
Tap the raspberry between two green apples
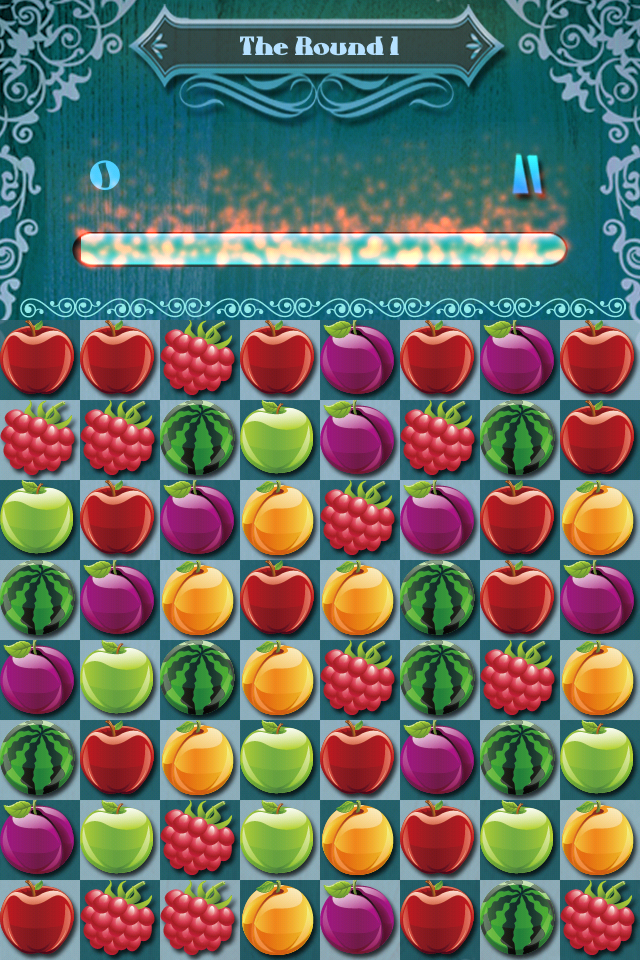tap(198, 838)
